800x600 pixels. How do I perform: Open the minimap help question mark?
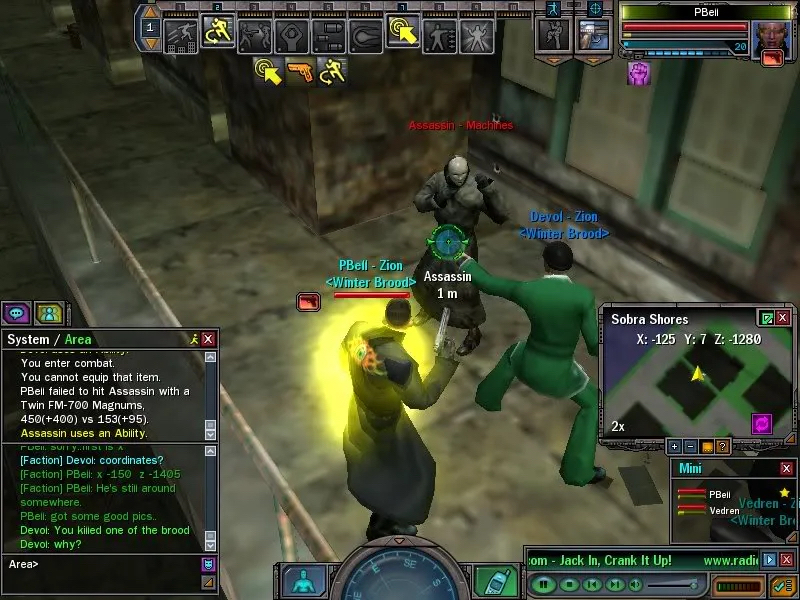pos(723,446)
